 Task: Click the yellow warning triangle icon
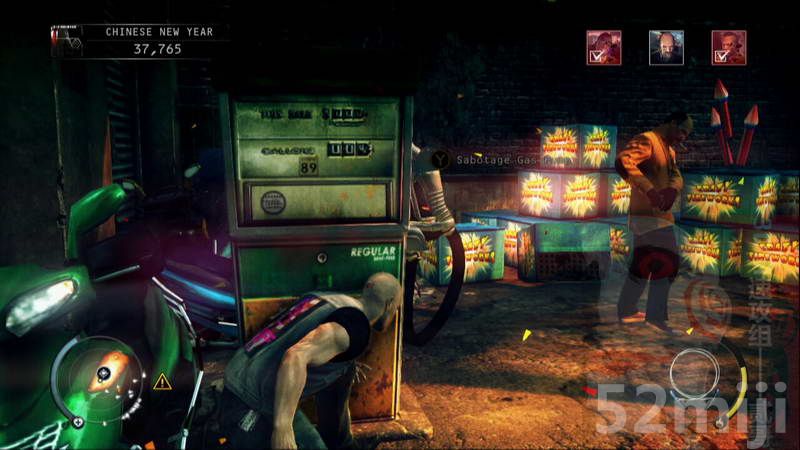(161, 381)
